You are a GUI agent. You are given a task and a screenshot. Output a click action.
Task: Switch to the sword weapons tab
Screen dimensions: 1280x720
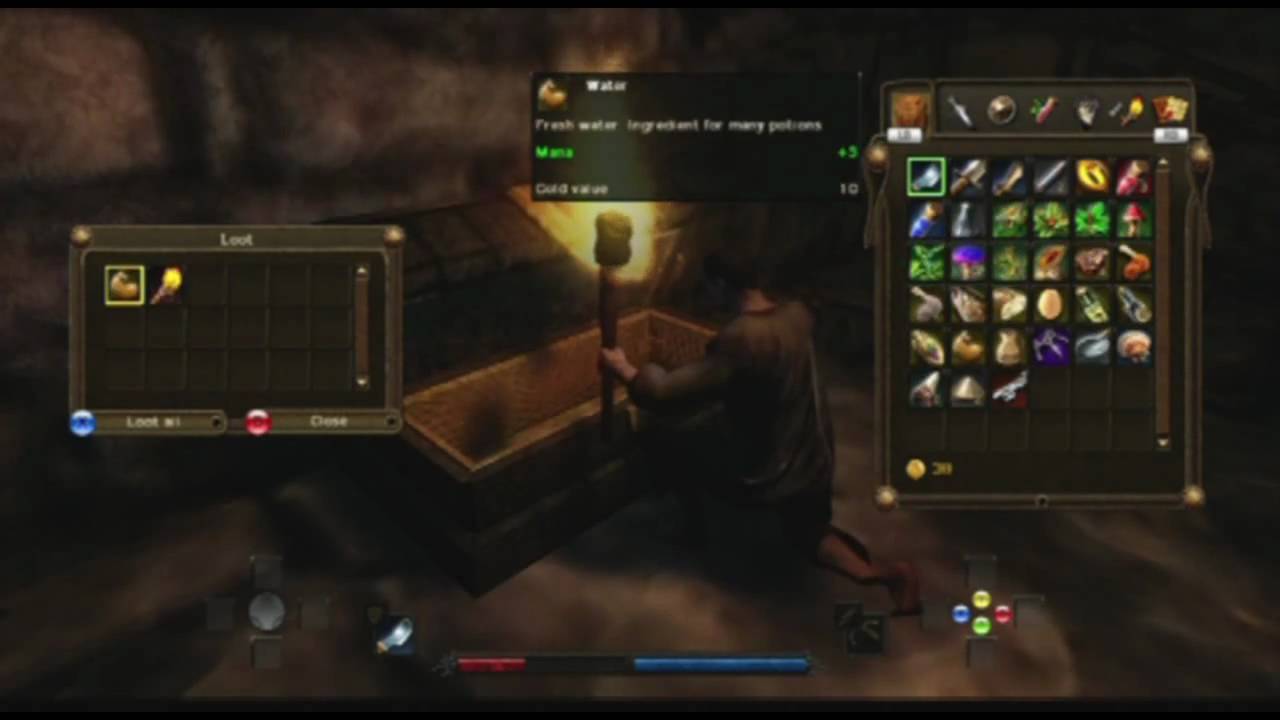pos(959,111)
